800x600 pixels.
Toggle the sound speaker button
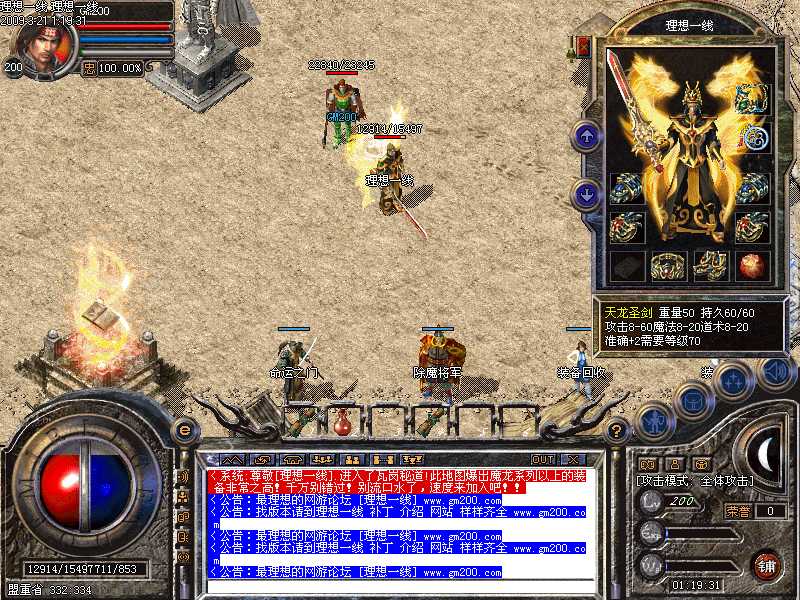click(x=775, y=372)
